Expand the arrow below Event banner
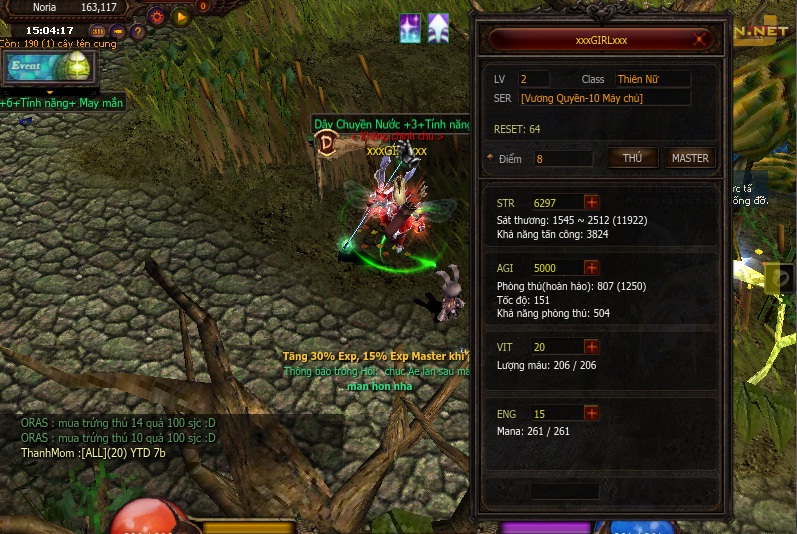Screen dimensions: 797x534 tap(48, 91)
